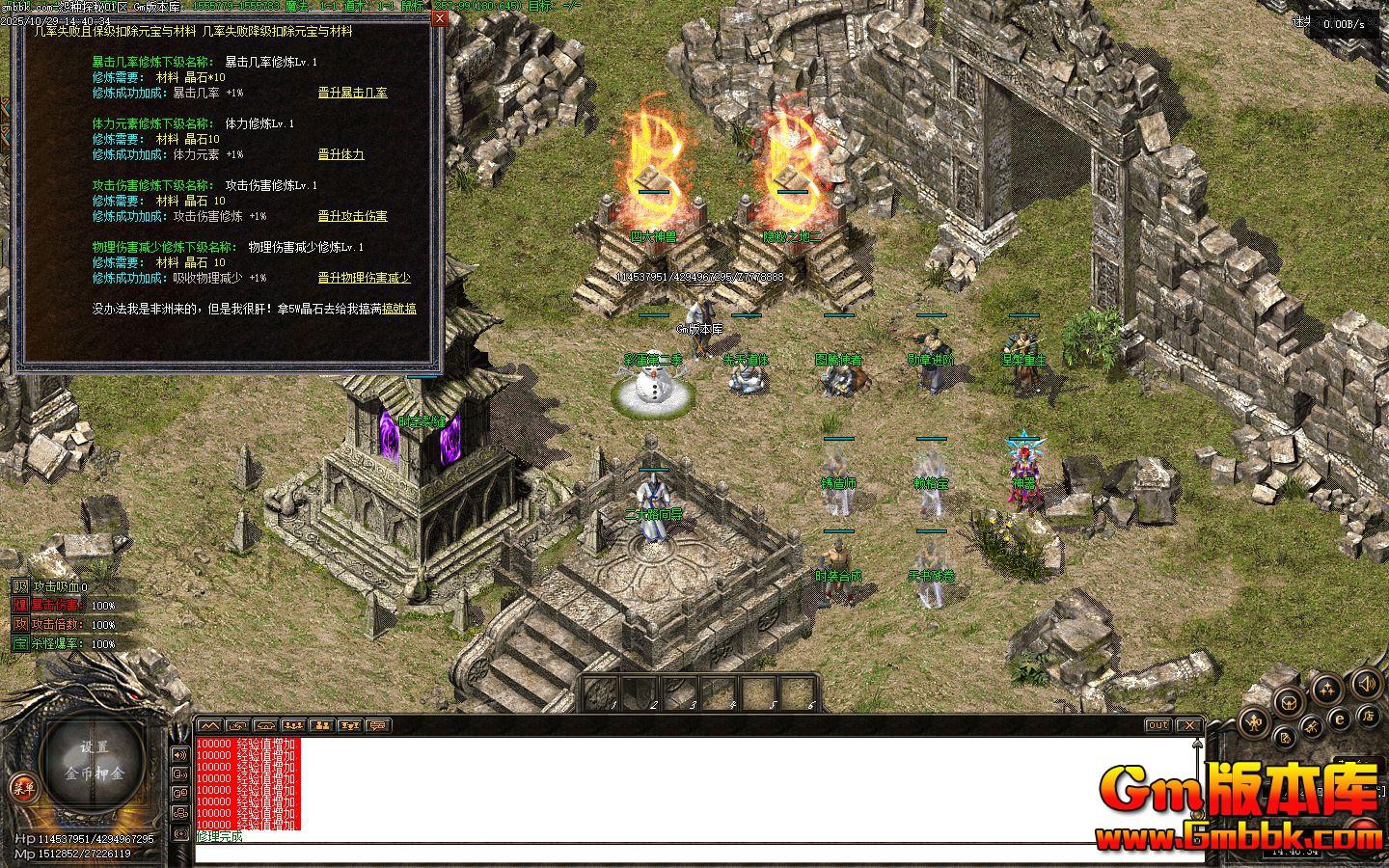Close the cultivation dialog window

(x=440, y=17)
